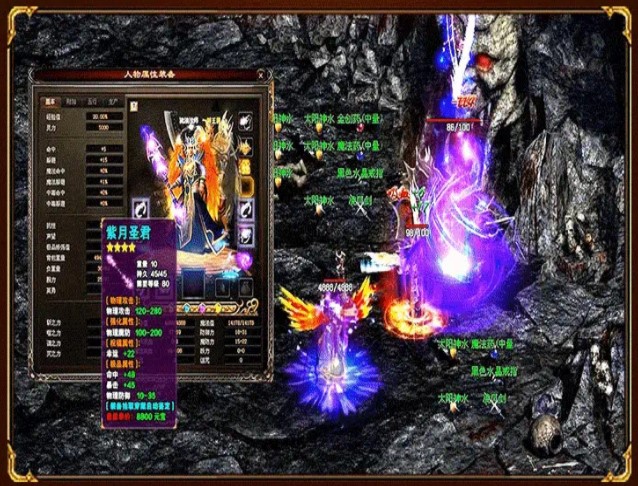Open the 附加 attributes tab

[x=71, y=101]
